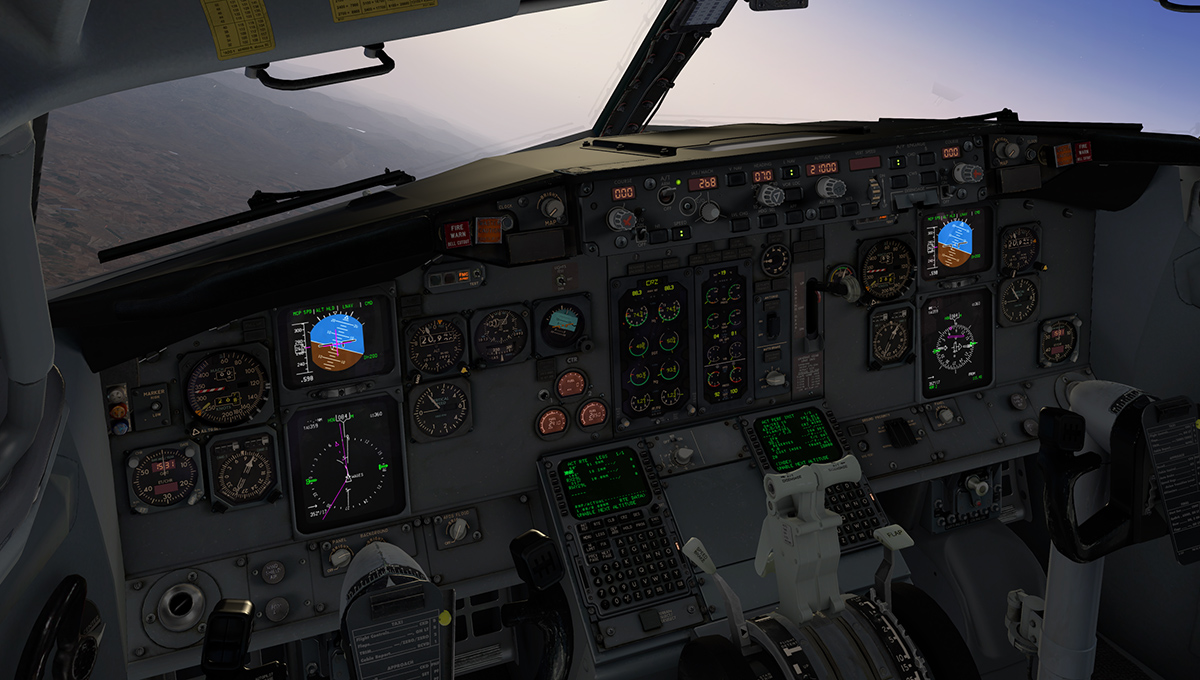
Task: Toggle the lit SPEED mode button
Action: coord(681,233)
